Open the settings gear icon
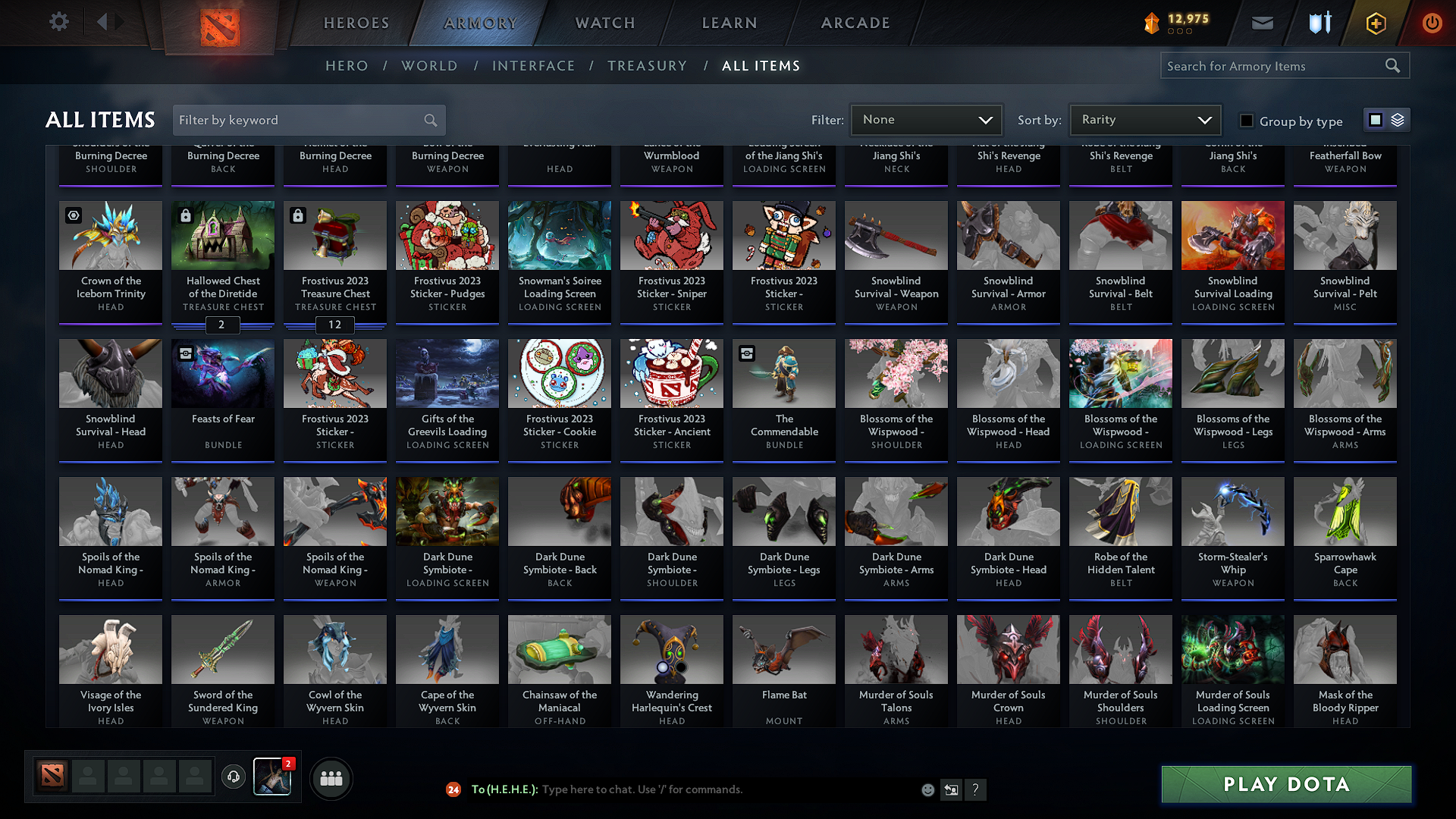This screenshot has width=1456, height=819. click(x=58, y=22)
